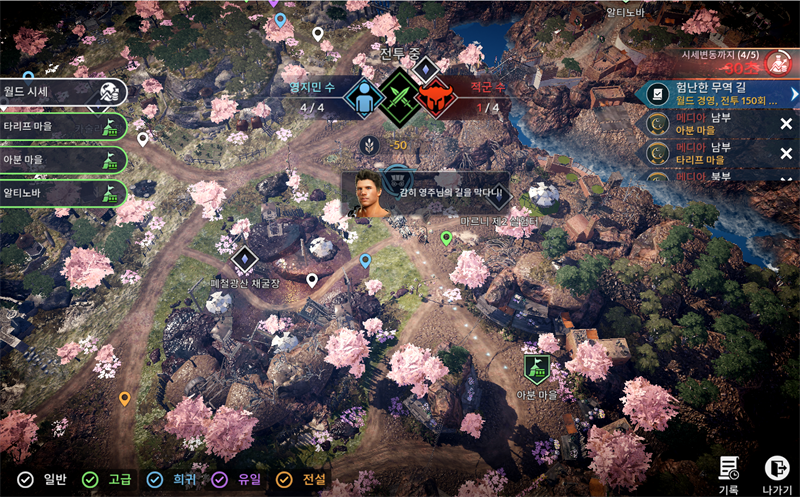Select 아분 마을 in the location list
The height and width of the screenshot is (497, 800).
coord(62,160)
